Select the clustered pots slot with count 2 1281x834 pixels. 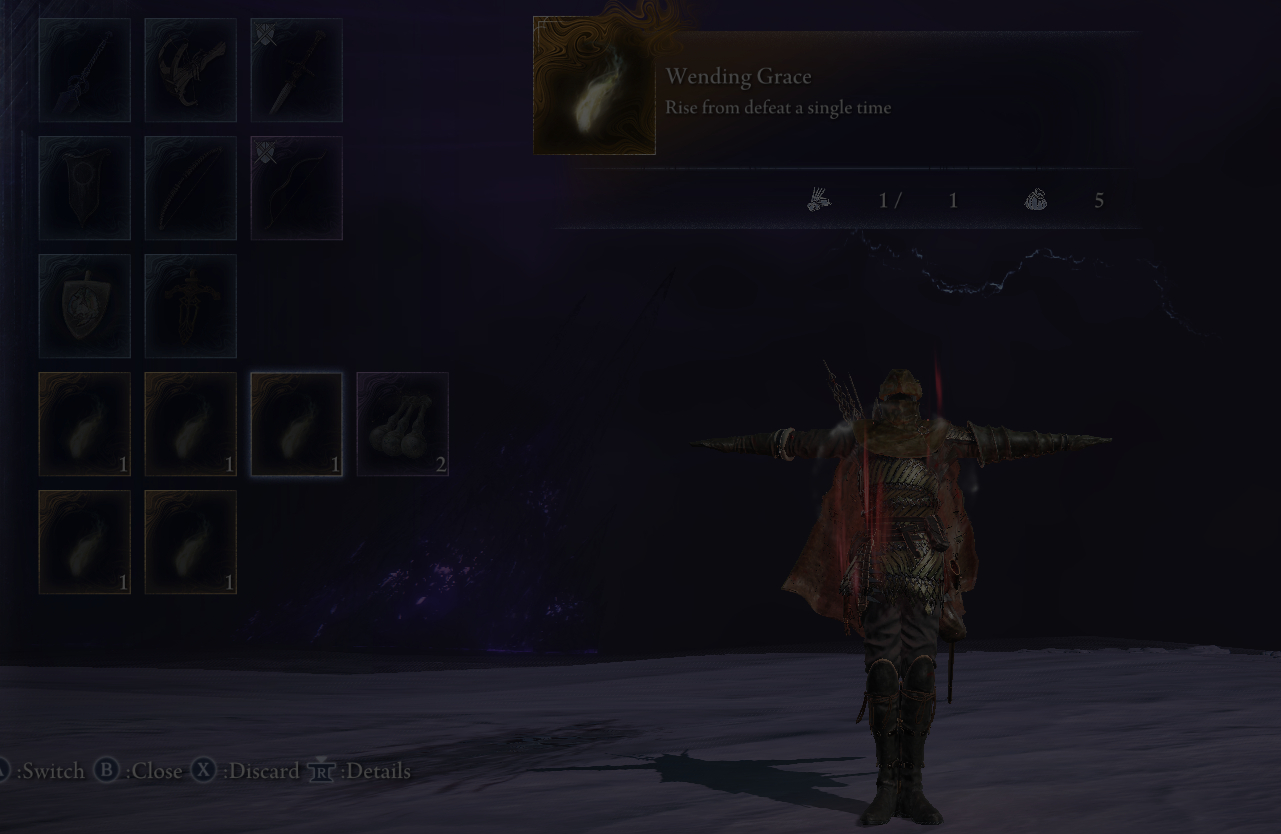[x=403, y=424]
